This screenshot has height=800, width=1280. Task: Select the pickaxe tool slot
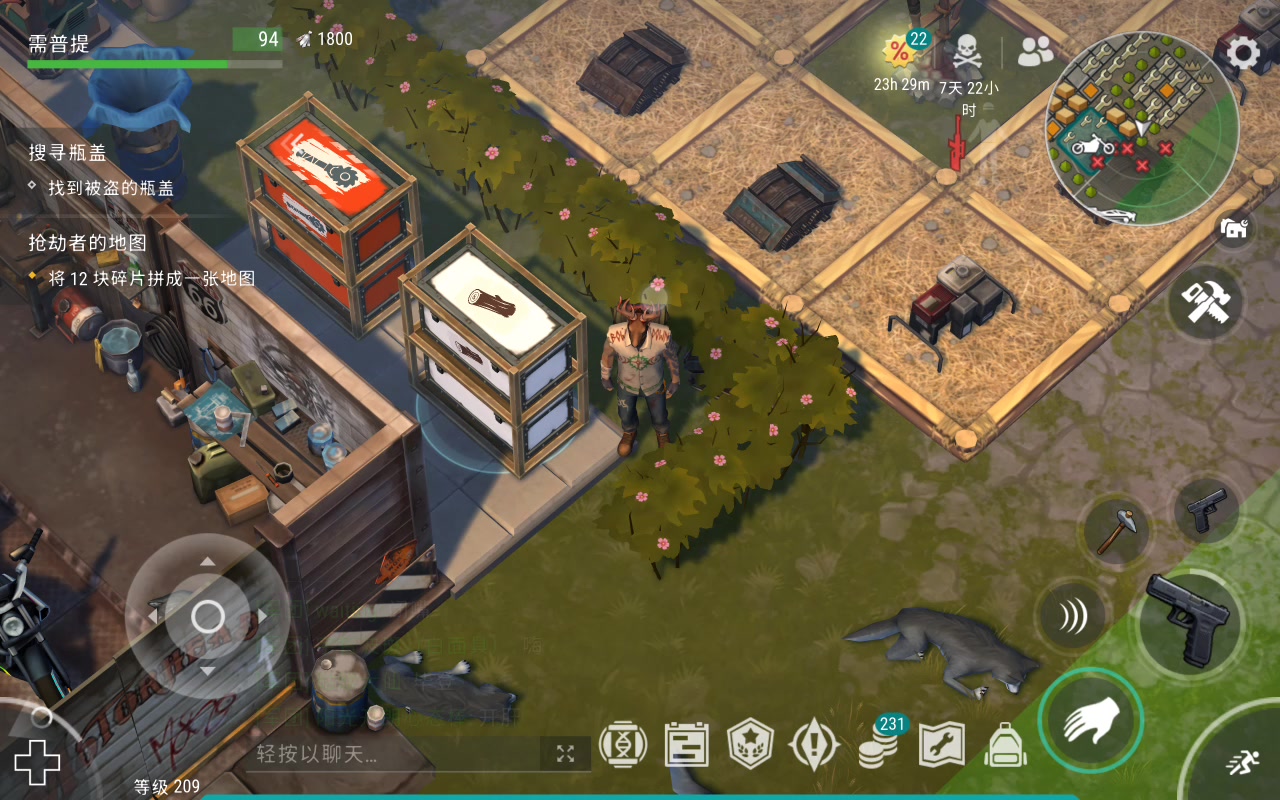point(1115,528)
